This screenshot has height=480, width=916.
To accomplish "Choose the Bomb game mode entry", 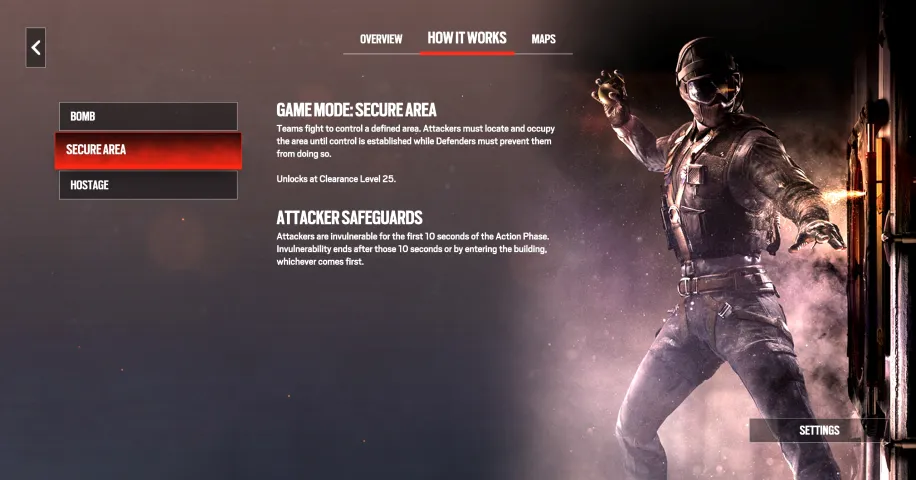I will (148, 116).
